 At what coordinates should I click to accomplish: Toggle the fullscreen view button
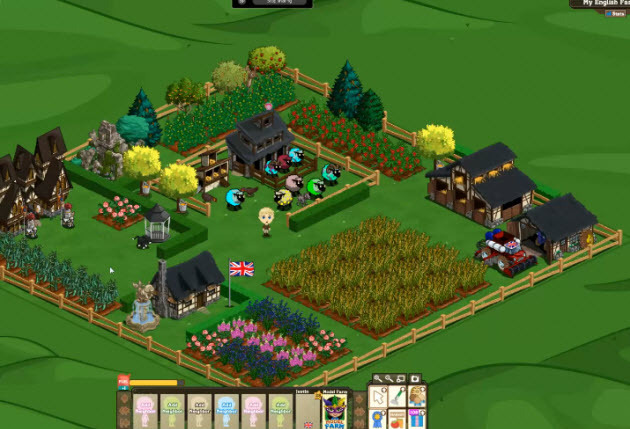point(402,380)
